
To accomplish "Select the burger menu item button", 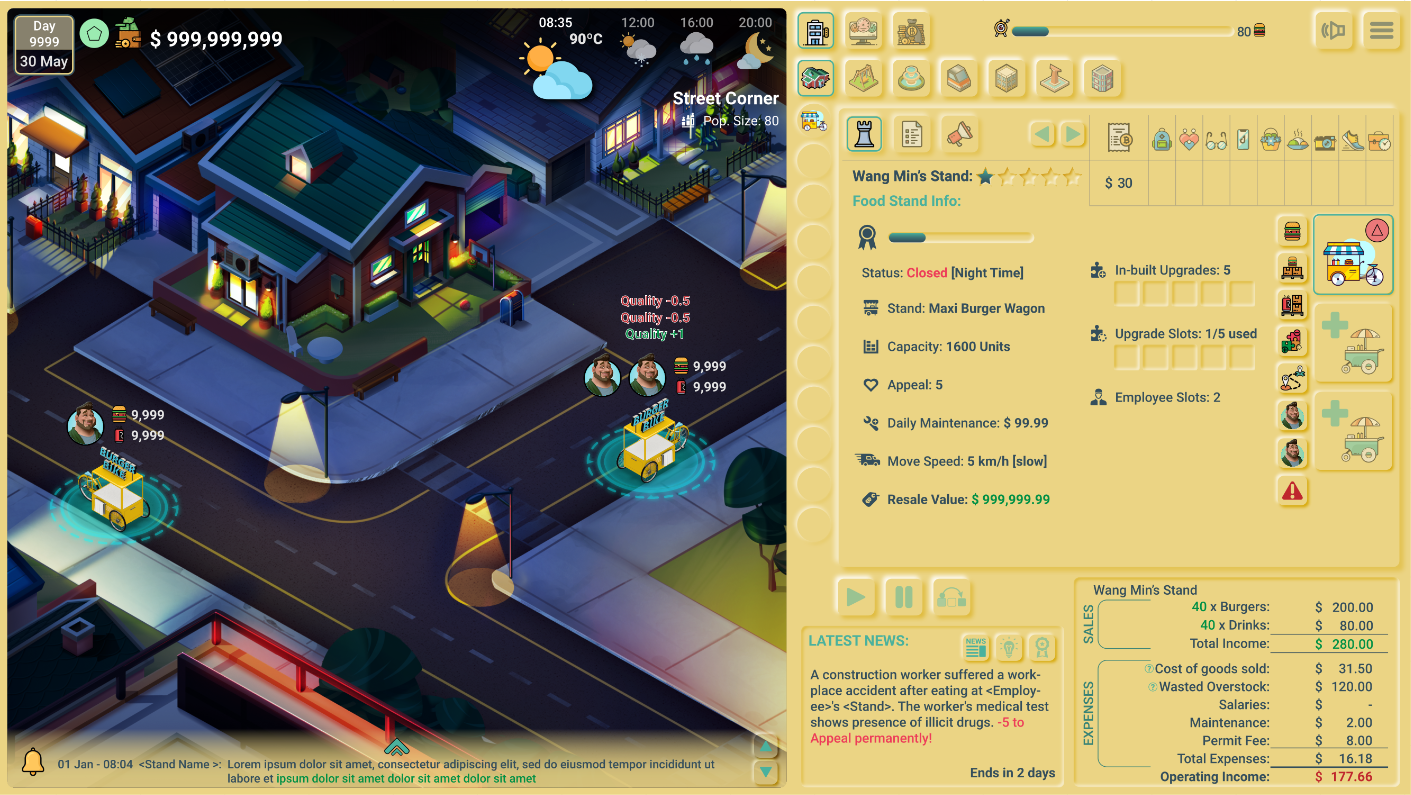I will [x=1293, y=232].
